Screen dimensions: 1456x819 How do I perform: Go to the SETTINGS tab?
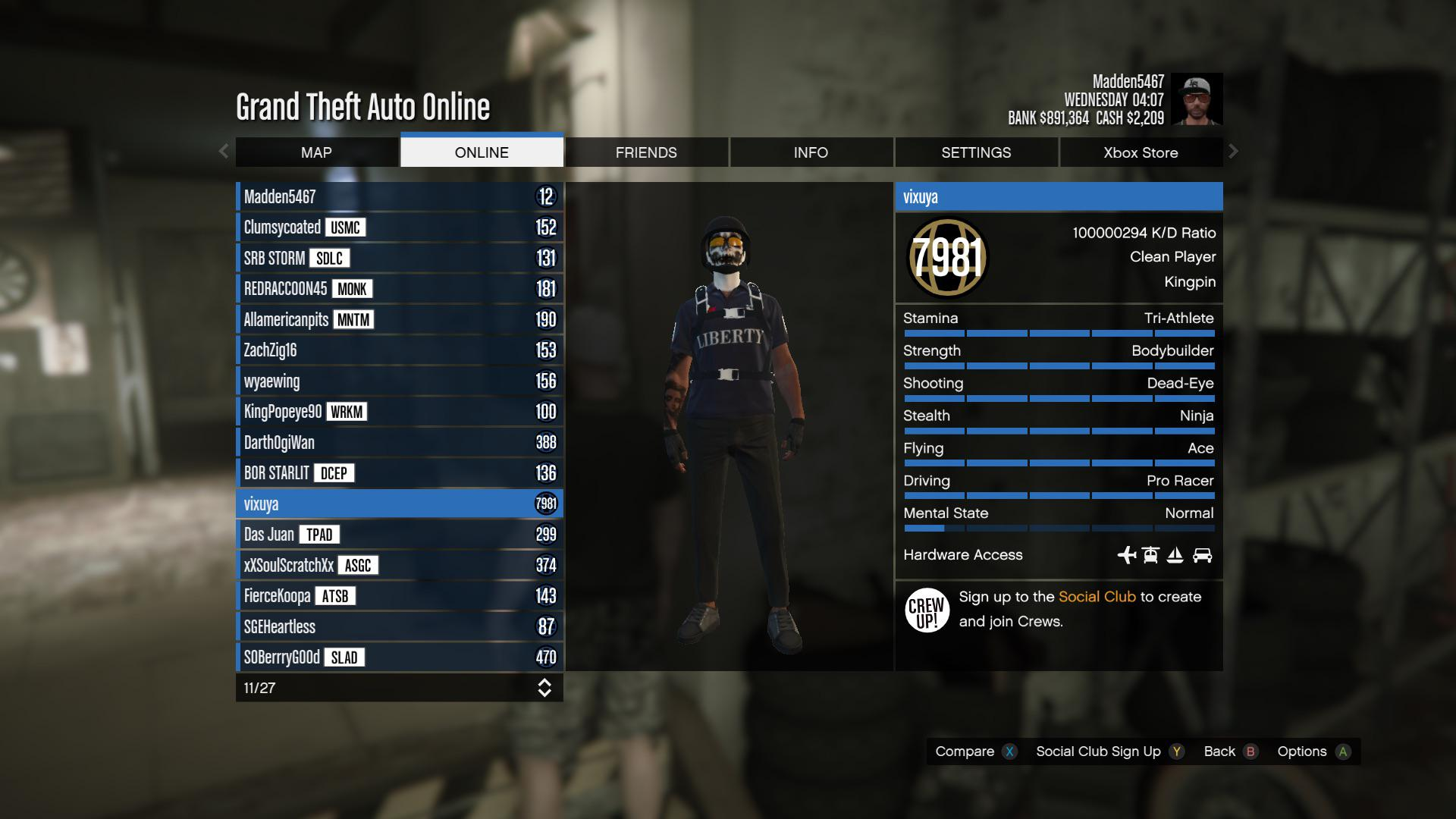pyautogui.click(x=976, y=152)
